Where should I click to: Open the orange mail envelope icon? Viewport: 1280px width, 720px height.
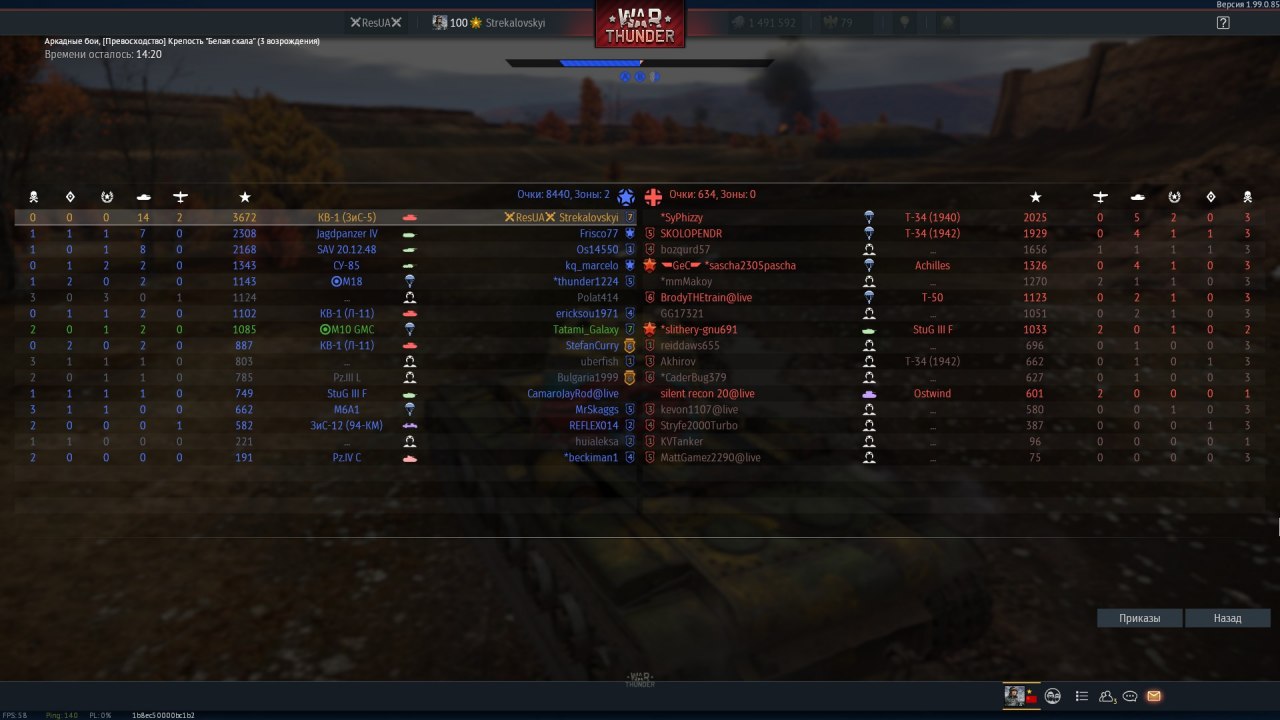pos(1154,696)
